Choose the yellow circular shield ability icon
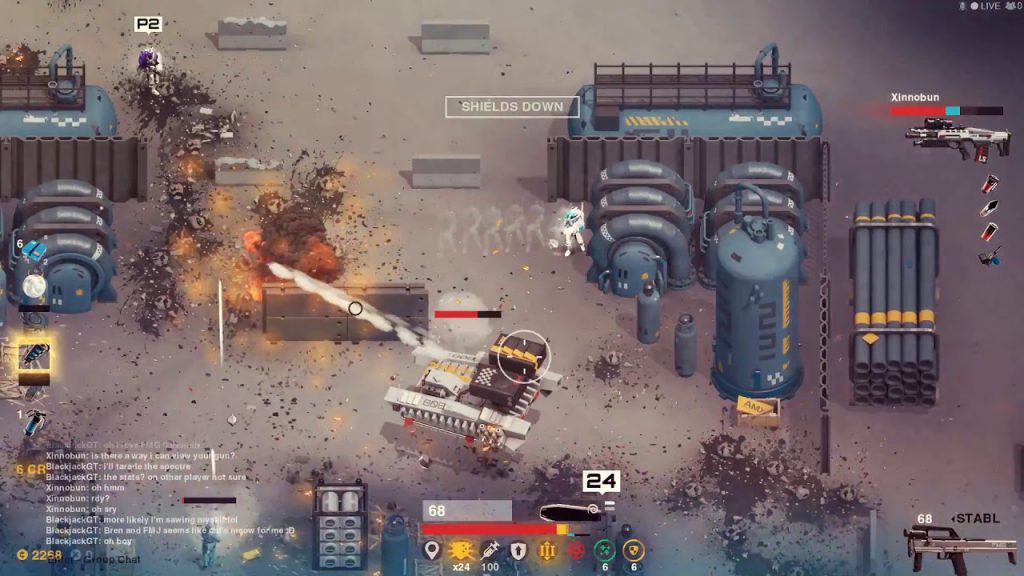 (633, 550)
